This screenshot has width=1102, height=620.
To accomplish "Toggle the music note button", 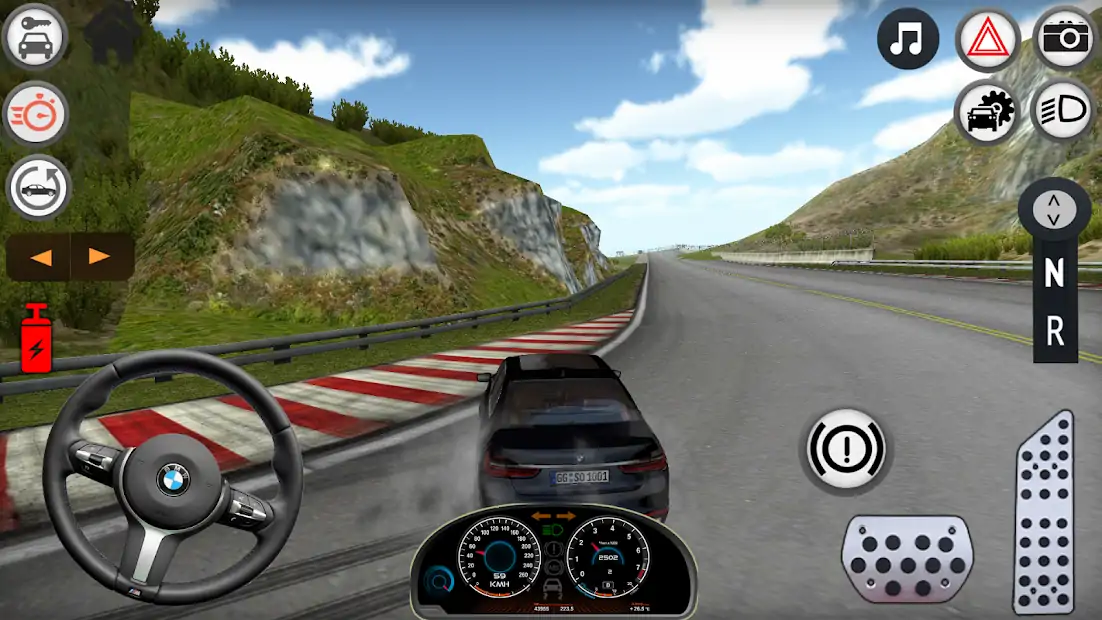I will [907, 40].
